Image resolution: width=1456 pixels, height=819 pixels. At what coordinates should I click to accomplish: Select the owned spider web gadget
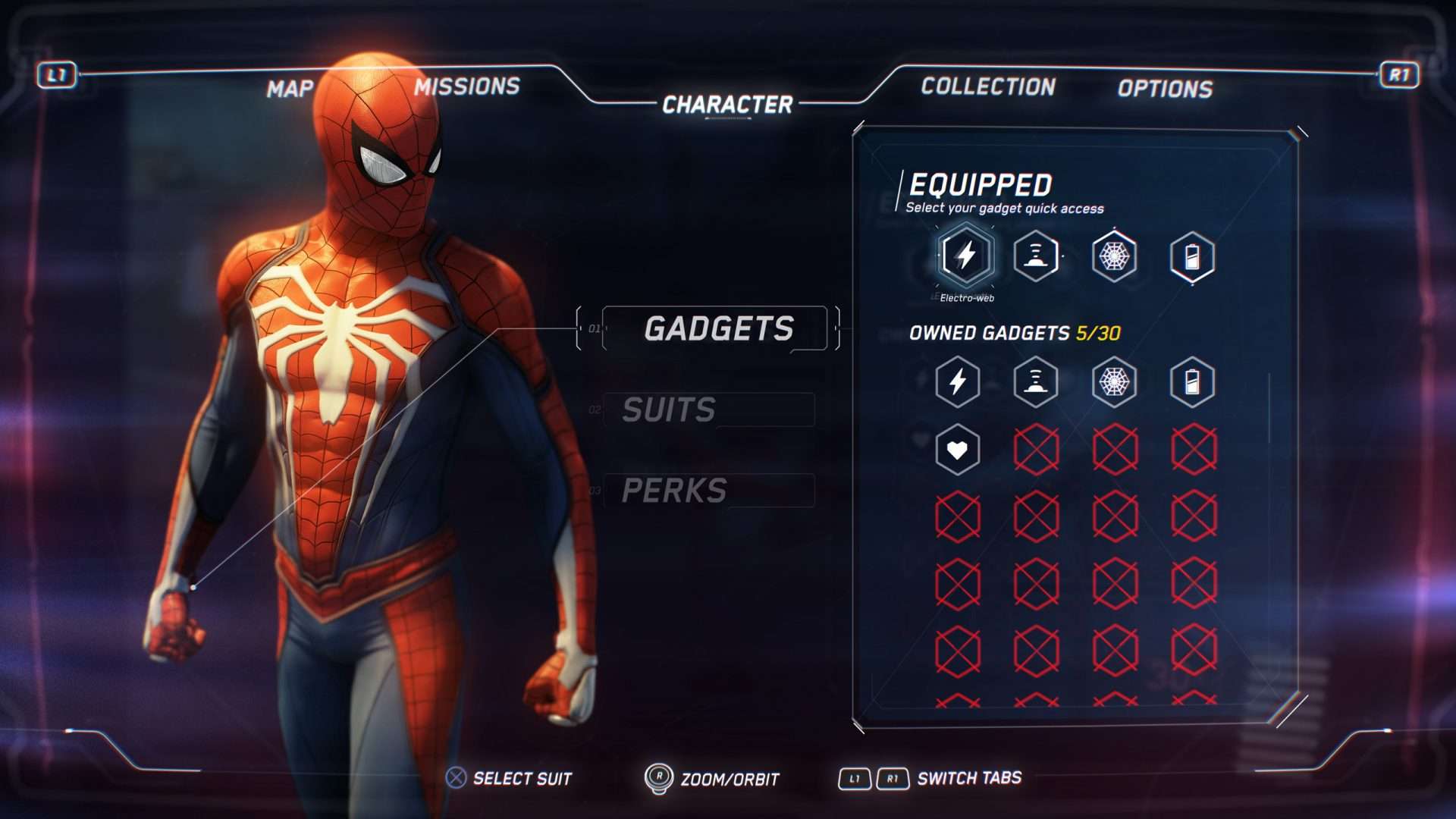click(x=1114, y=381)
